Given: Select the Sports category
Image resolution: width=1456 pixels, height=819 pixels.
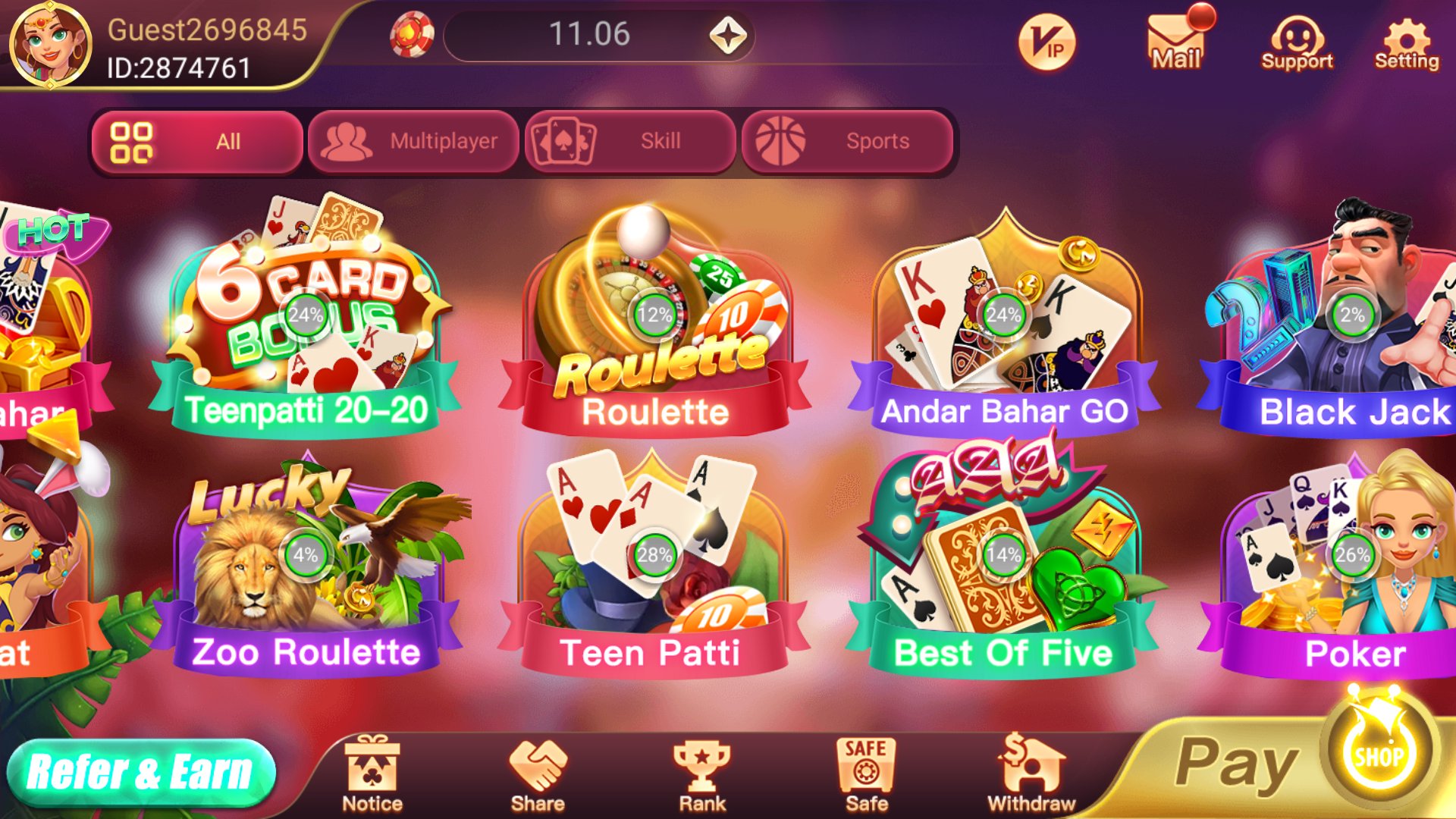Looking at the screenshot, I should pyautogui.click(x=847, y=140).
